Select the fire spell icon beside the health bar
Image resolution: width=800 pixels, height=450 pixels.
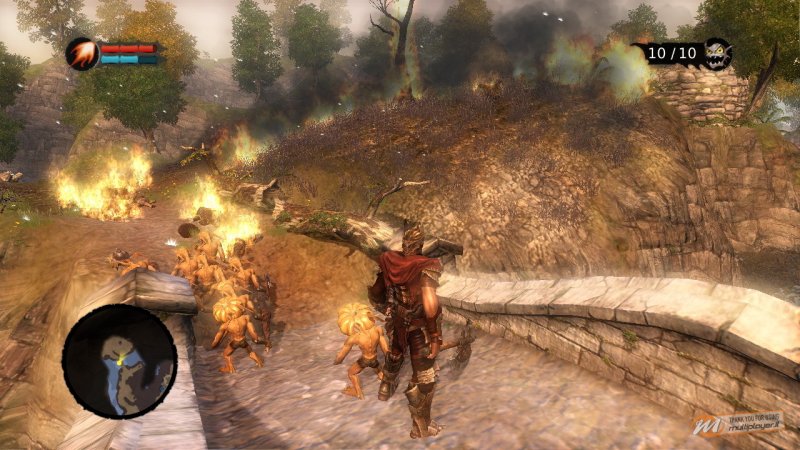point(82,53)
